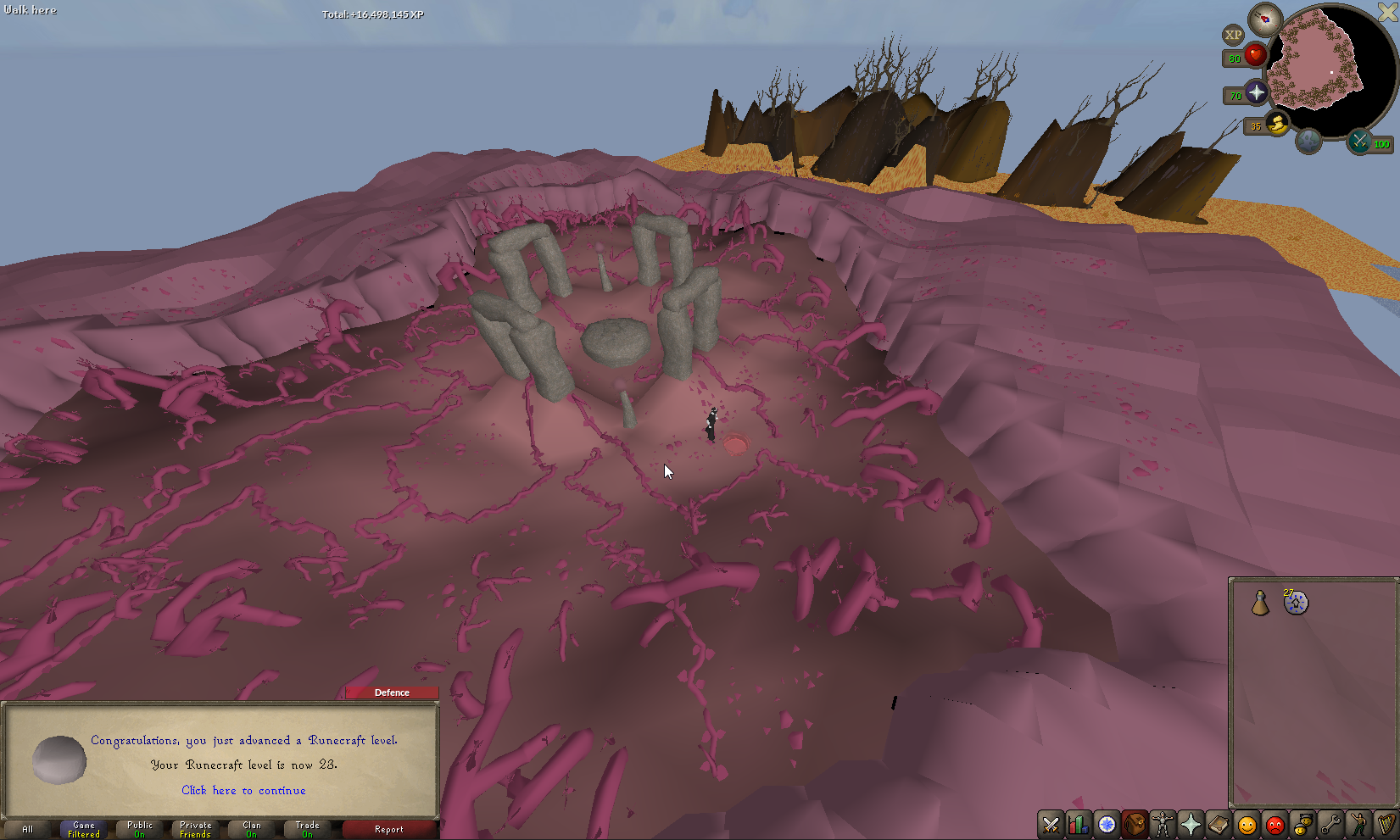1400x840 pixels.
Task: Open the settings wrench tab
Action: [x=1330, y=825]
